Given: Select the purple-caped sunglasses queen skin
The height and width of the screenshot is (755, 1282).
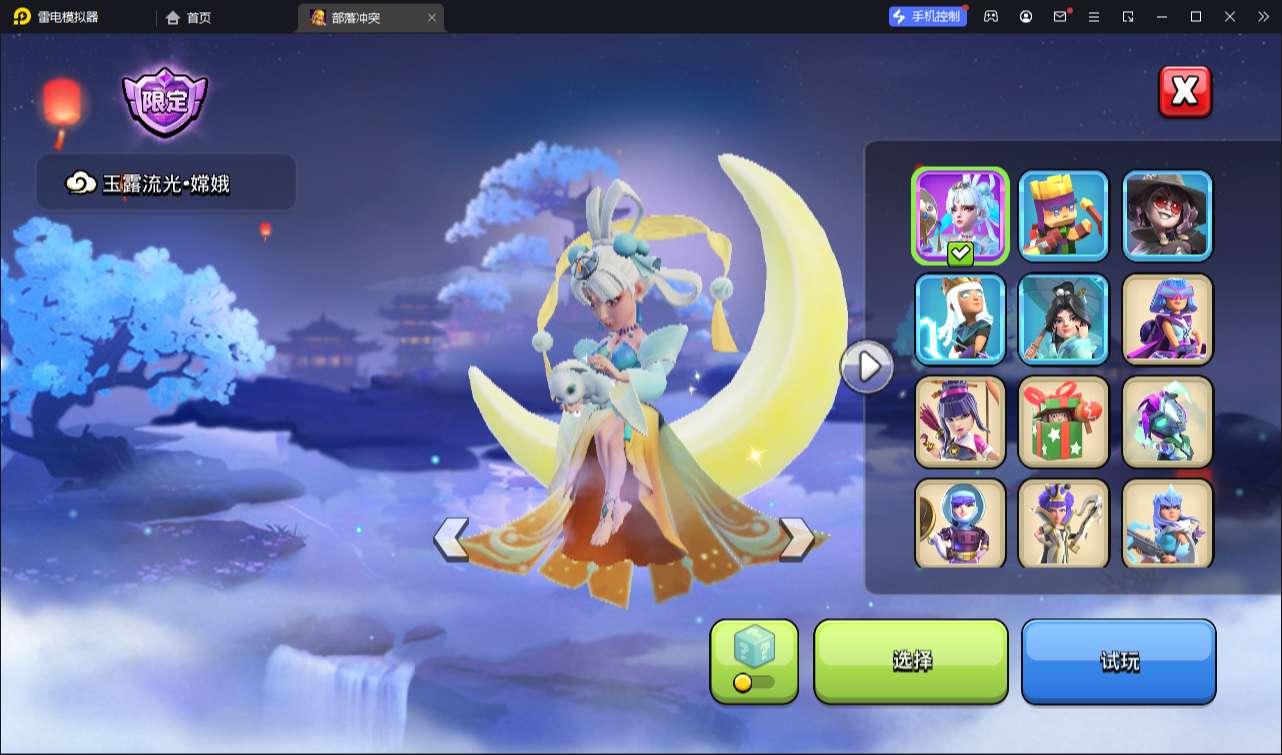Looking at the screenshot, I should tap(1167, 318).
